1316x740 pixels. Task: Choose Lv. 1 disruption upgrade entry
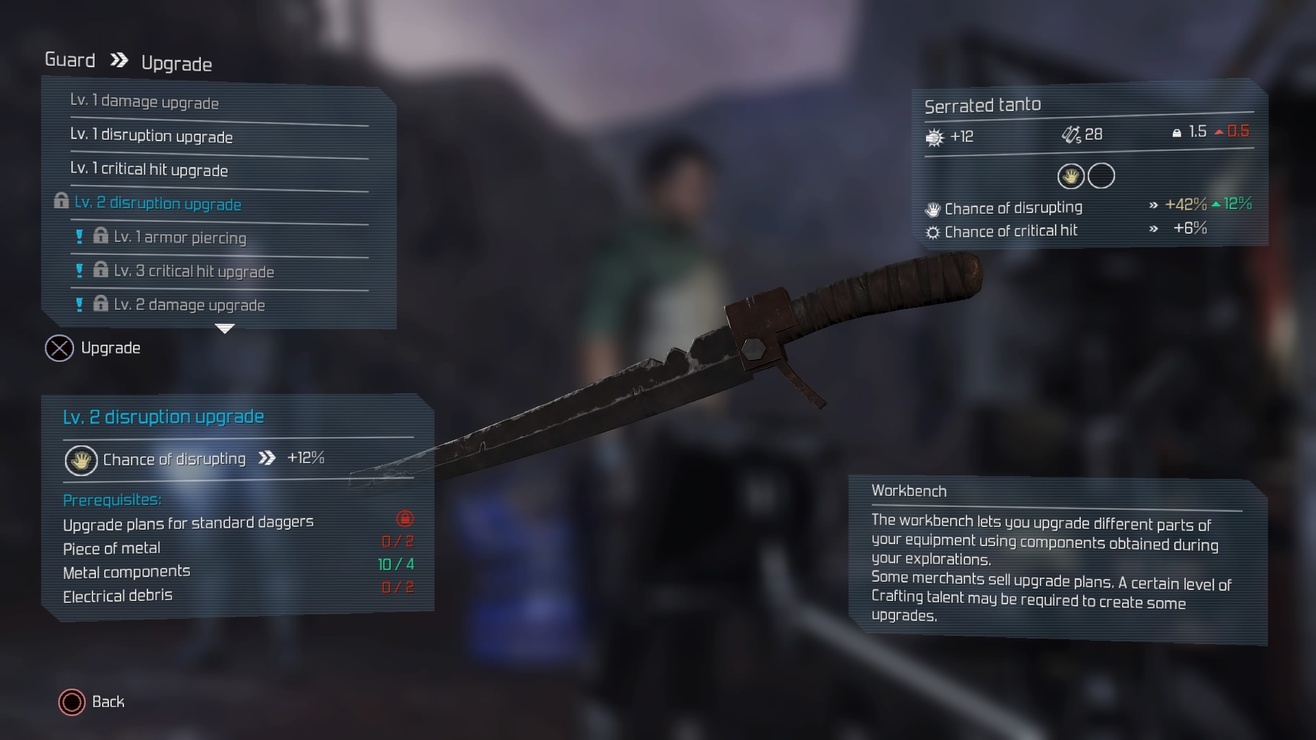tap(151, 136)
